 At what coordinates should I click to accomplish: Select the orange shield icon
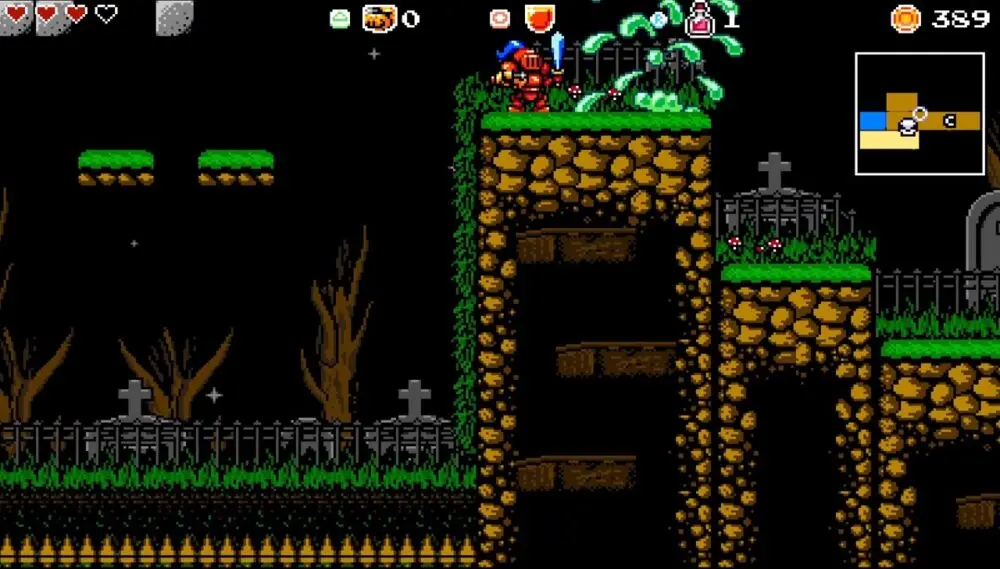point(540,18)
